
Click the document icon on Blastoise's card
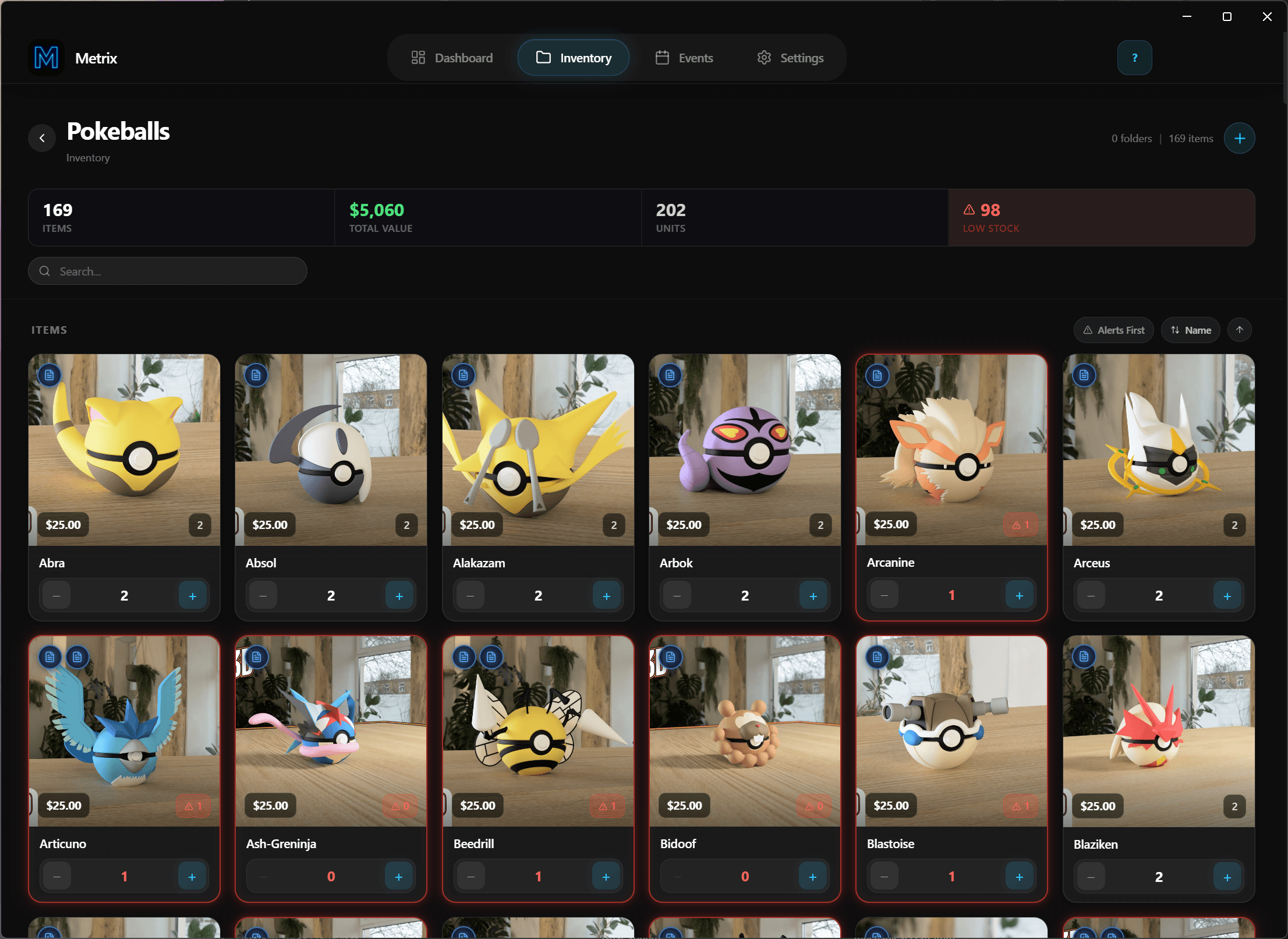[877, 657]
